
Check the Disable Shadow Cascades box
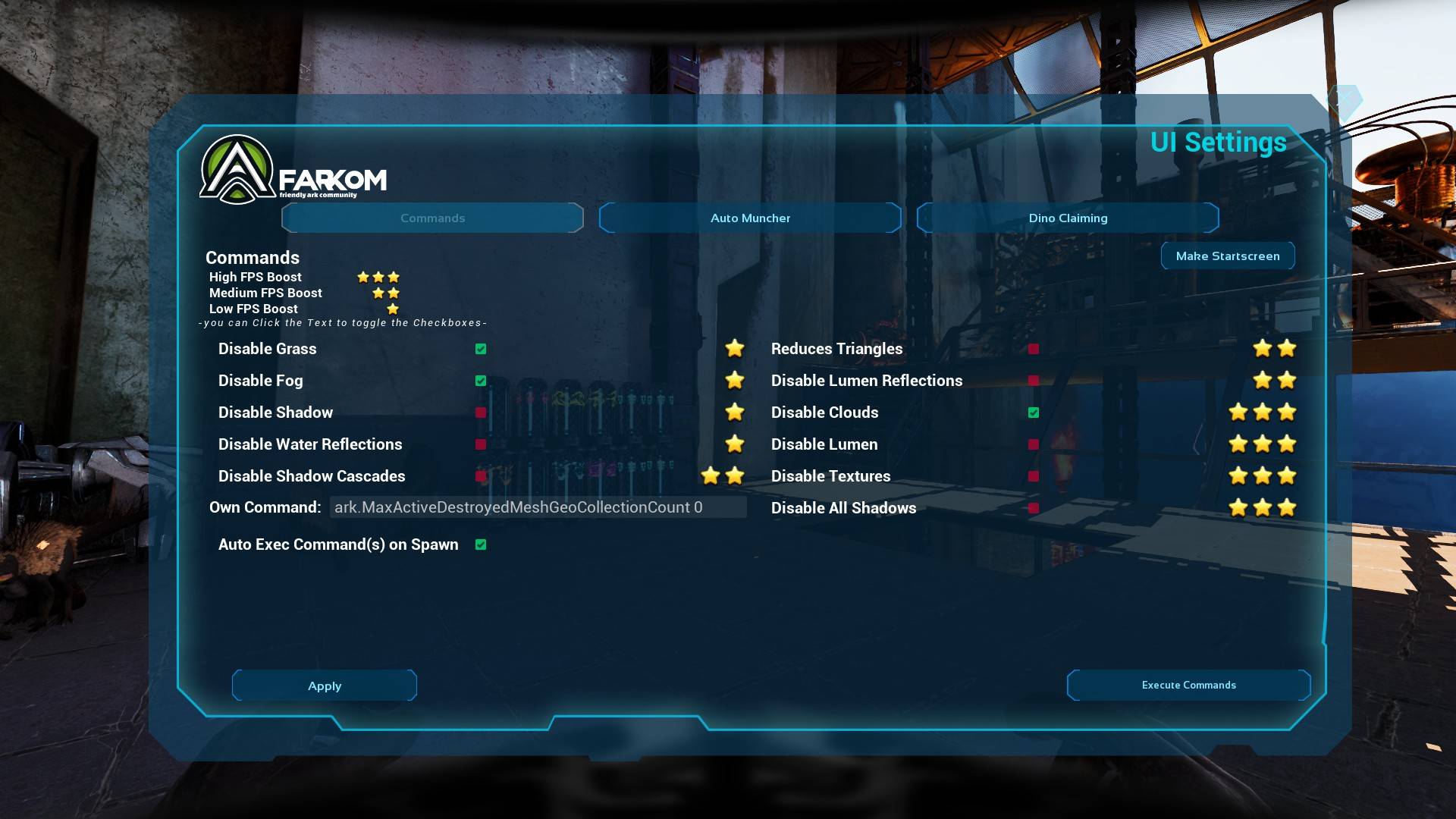[x=481, y=476]
